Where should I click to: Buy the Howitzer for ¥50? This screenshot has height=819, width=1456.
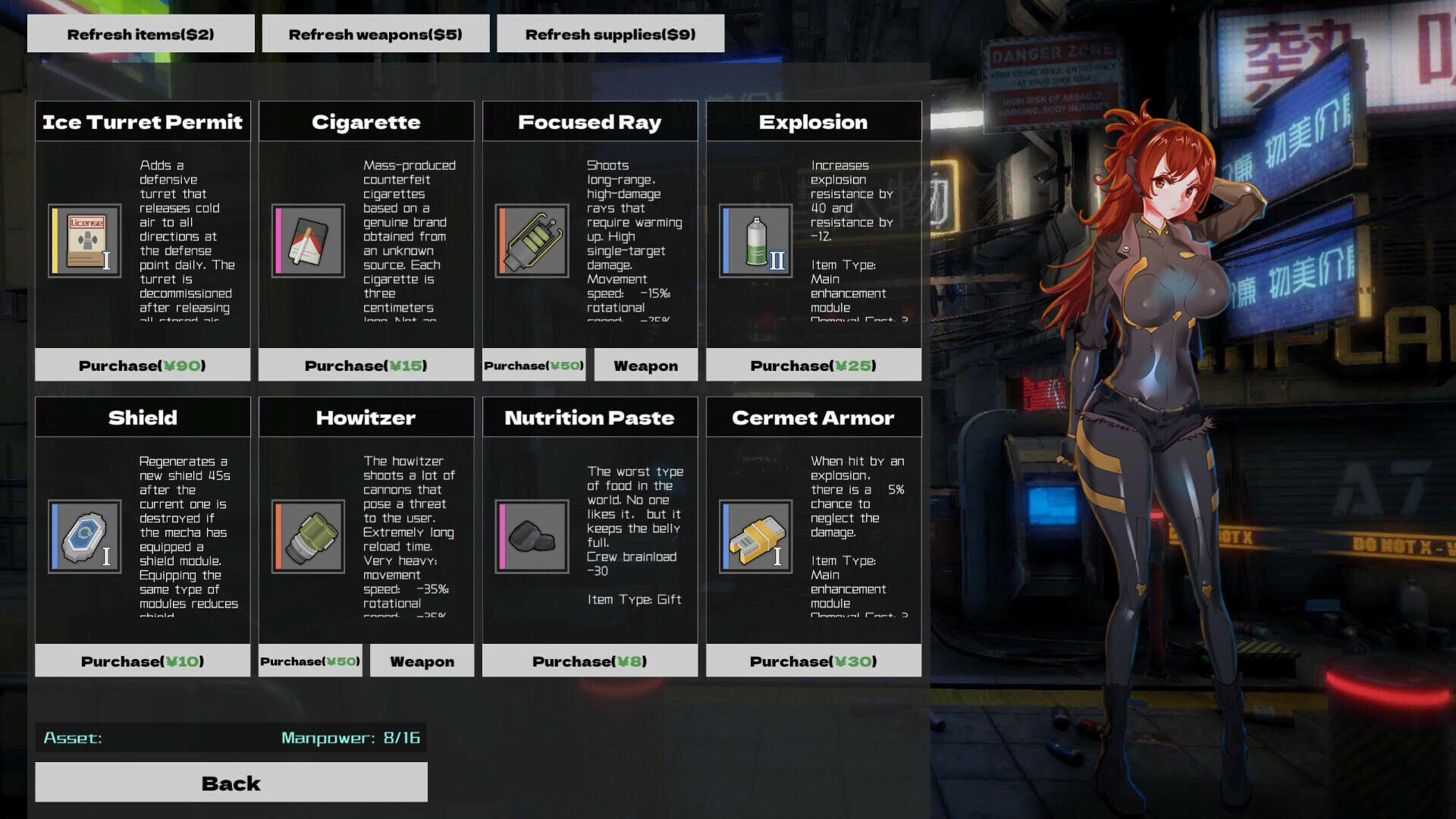[310, 661]
